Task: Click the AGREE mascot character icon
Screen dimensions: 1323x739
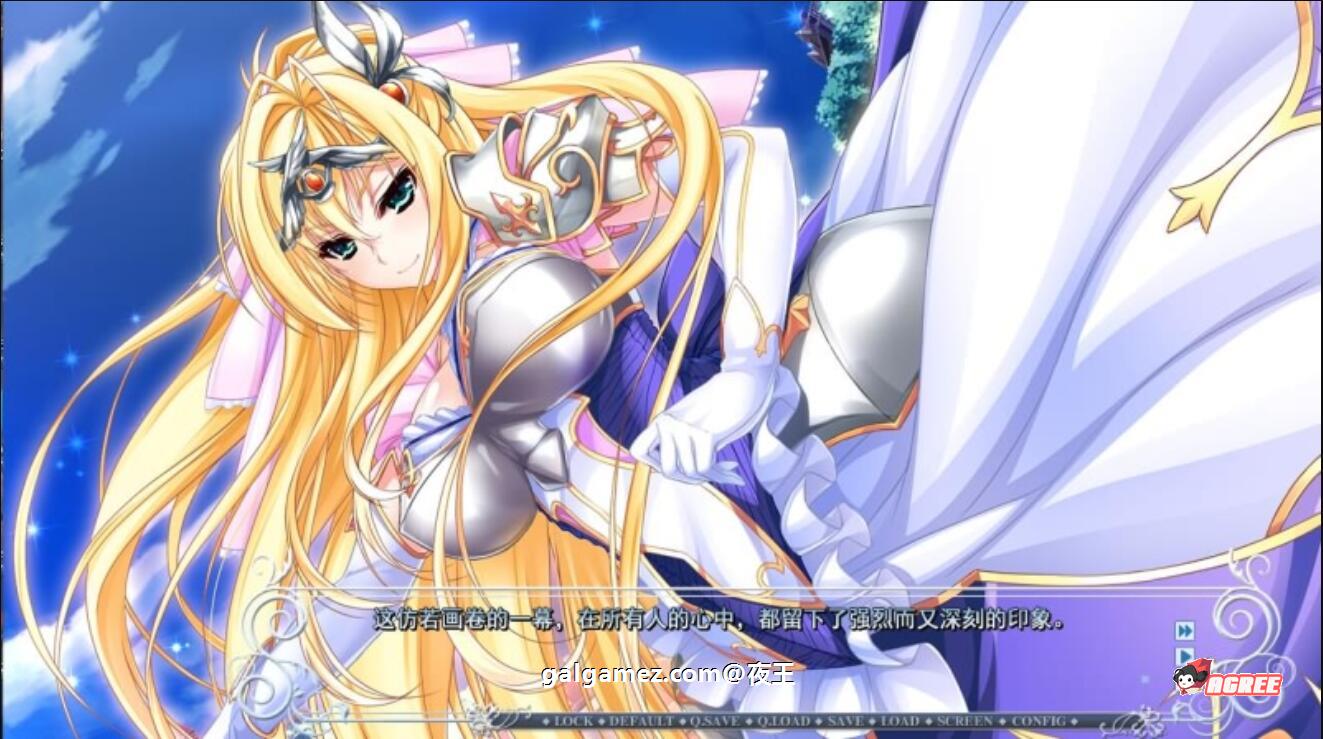Action: pyautogui.click(x=1187, y=680)
